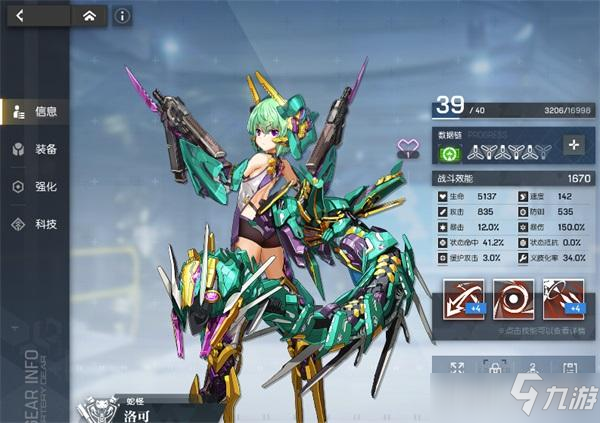Click the double-chevron home button

point(89,15)
